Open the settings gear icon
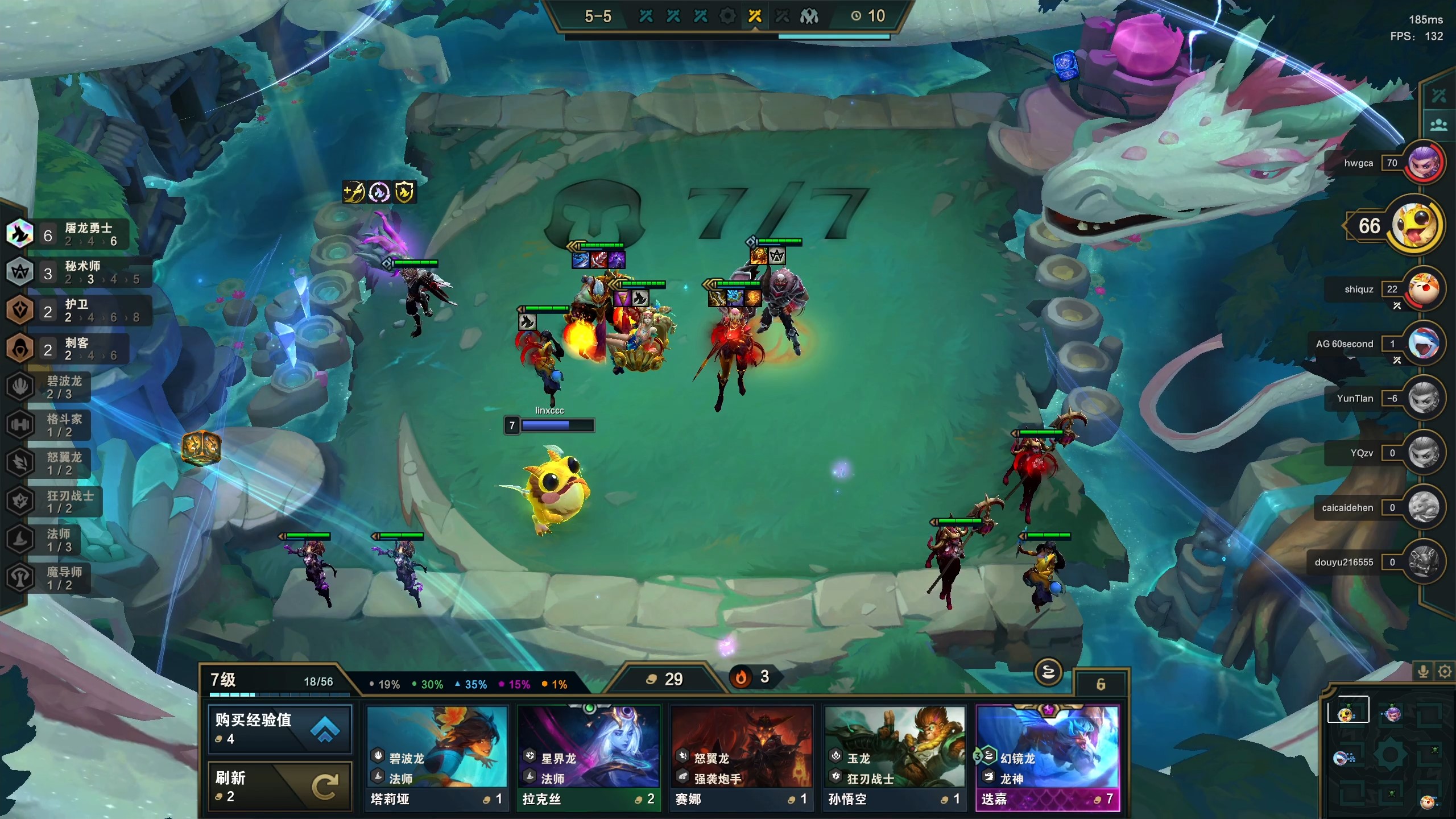1456x819 pixels. [1445, 672]
